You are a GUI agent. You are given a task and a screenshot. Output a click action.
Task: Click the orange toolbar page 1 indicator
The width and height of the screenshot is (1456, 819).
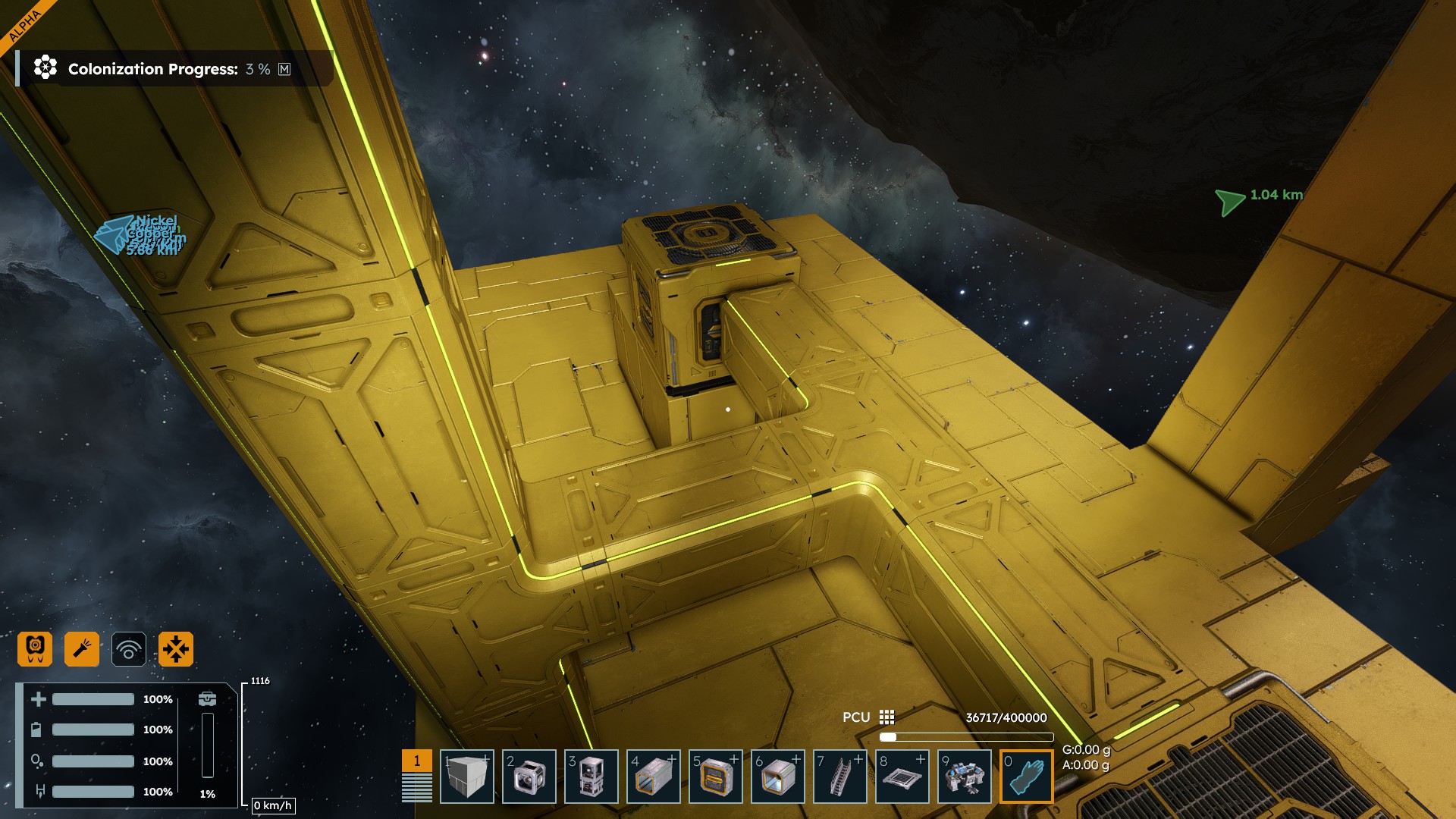coord(416,761)
